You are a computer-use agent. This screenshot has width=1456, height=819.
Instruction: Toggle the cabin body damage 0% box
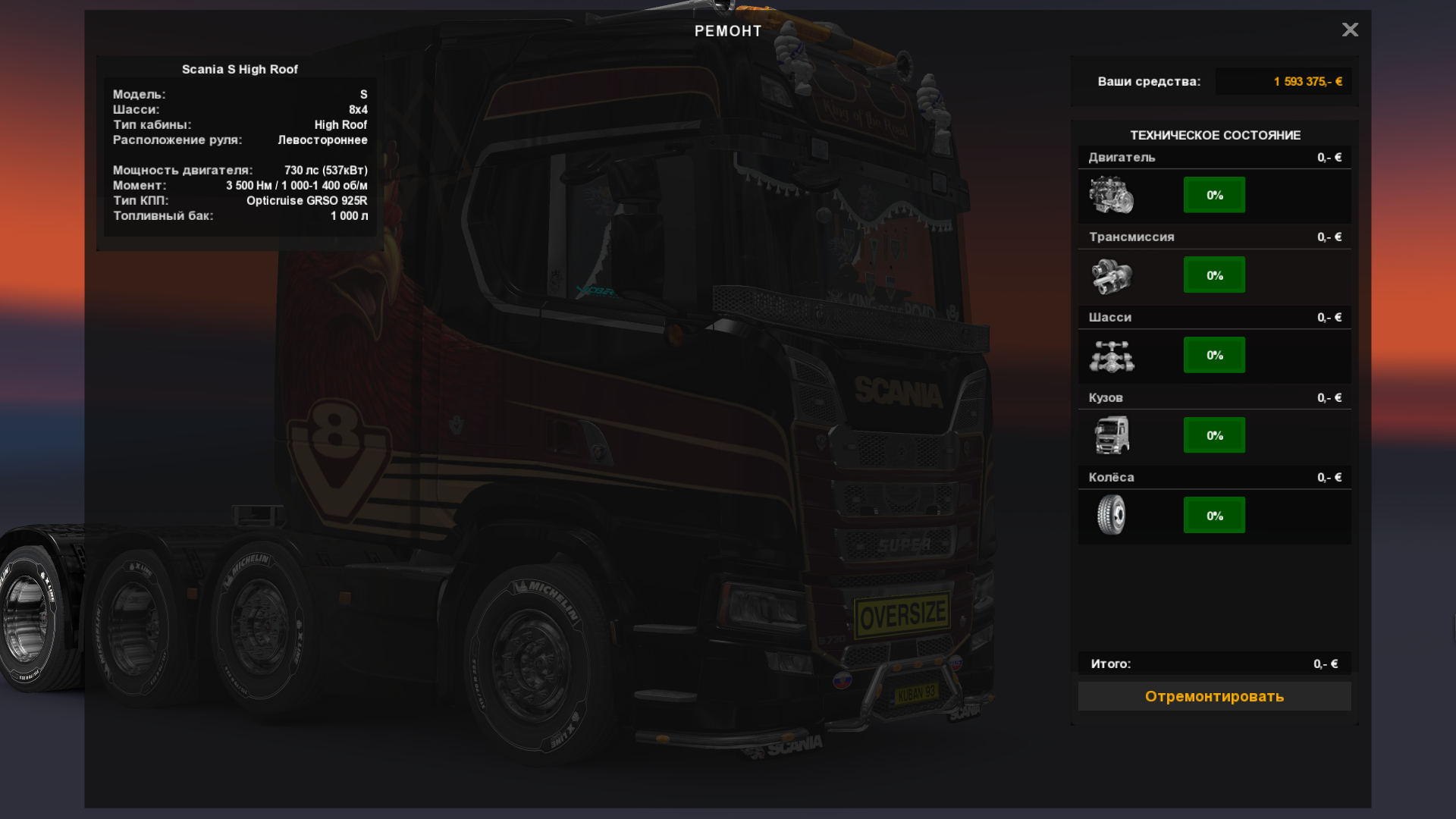pyautogui.click(x=1214, y=435)
